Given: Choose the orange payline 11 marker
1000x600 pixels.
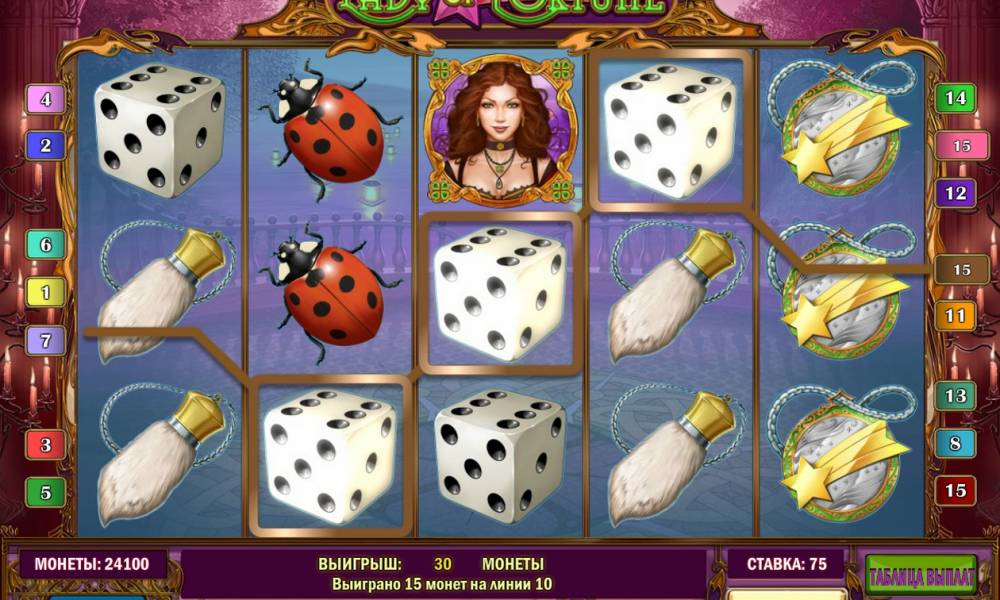Looking at the screenshot, I should tap(955, 317).
